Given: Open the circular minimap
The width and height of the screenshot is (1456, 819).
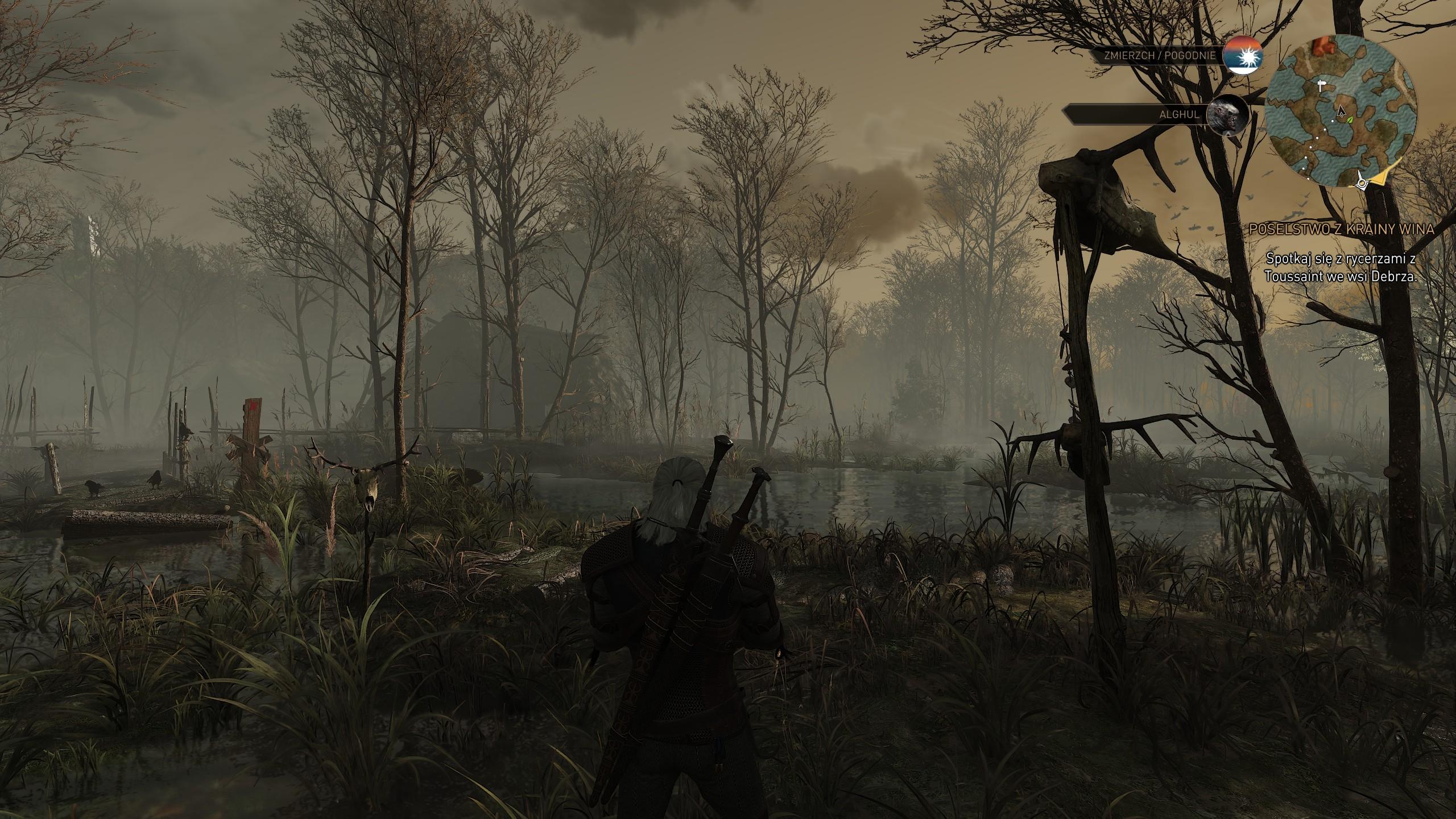Looking at the screenshot, I should (1343, 111).
